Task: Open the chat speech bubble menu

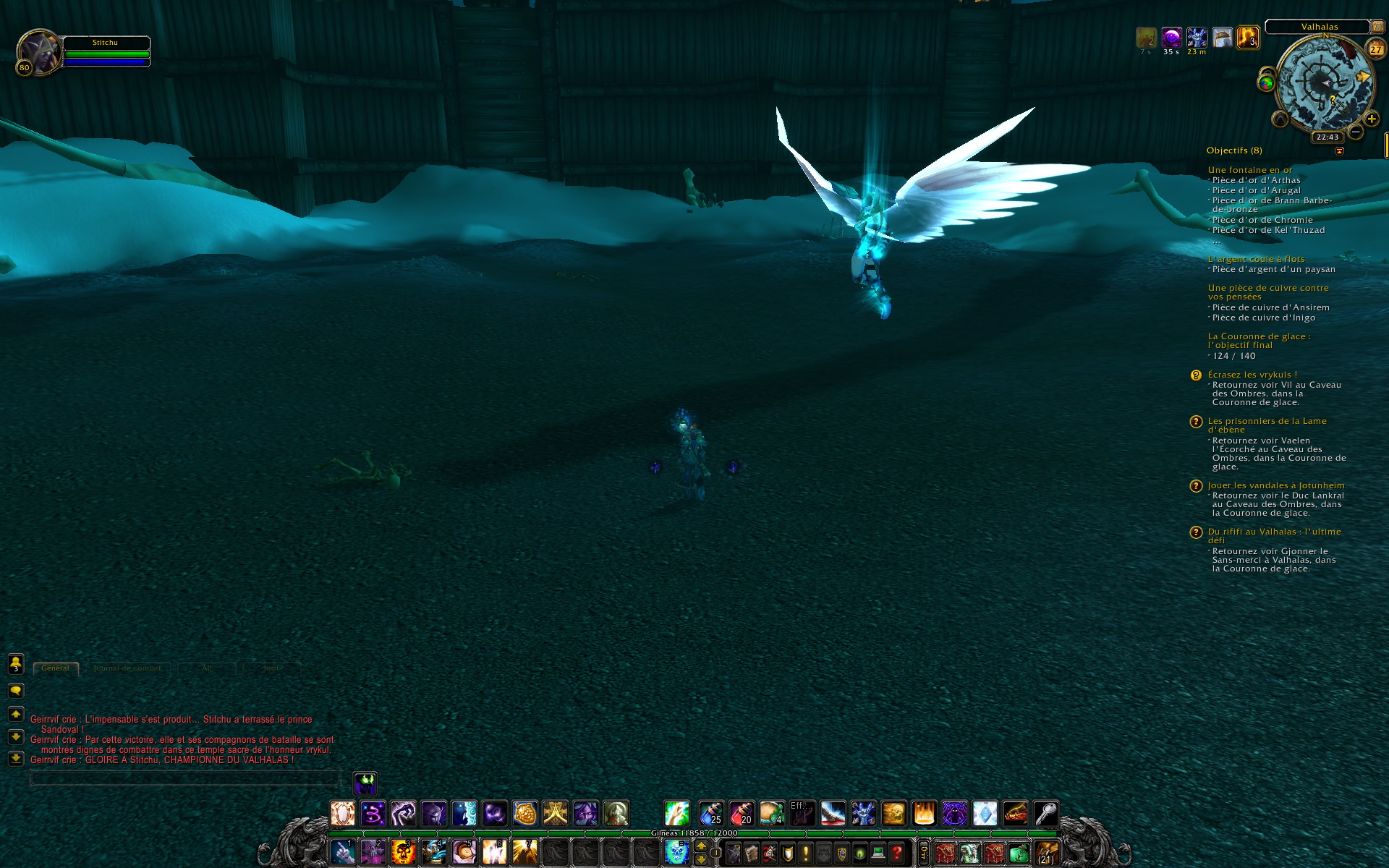Action: coord(16,691)
